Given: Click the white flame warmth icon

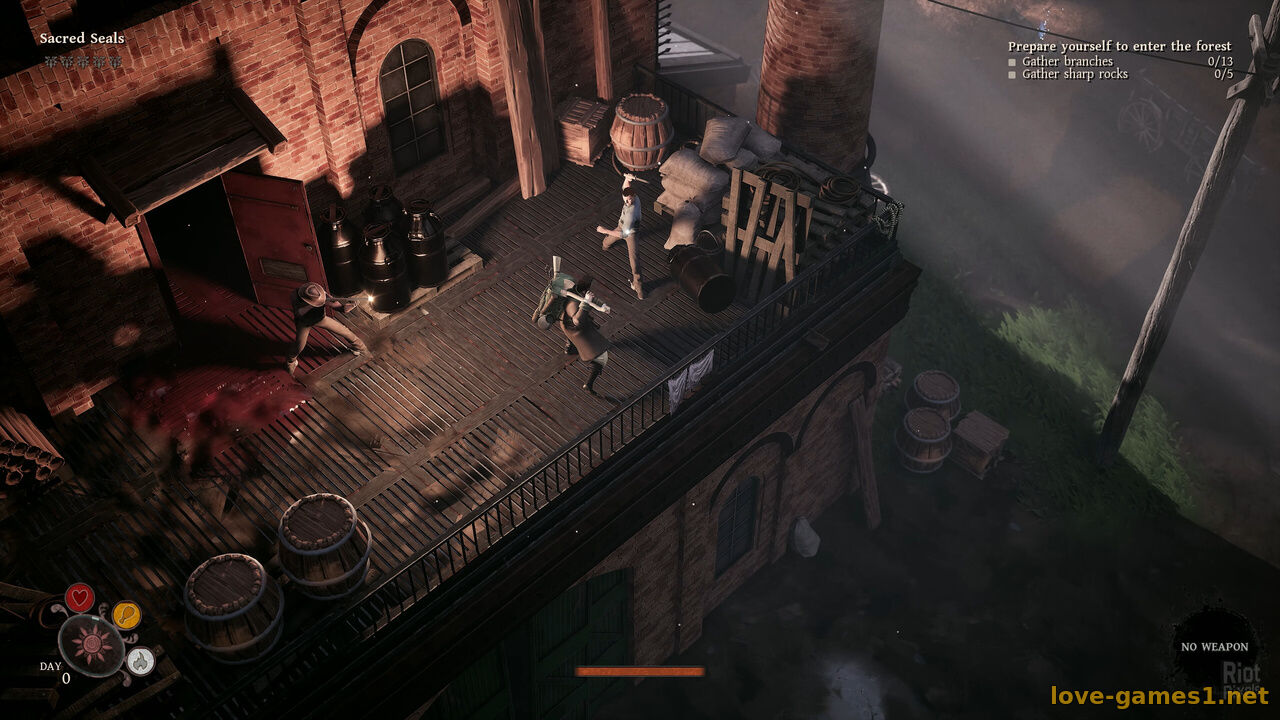Looking at the screenshot, I should coord(140,660).
